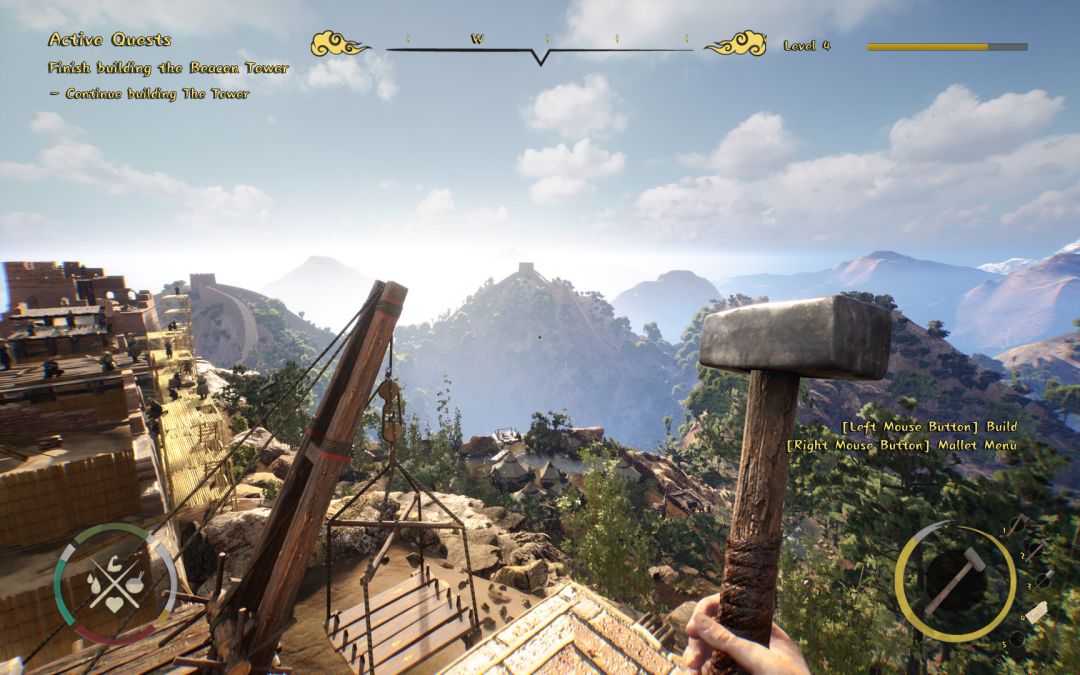This screenshot has height=675, width=1080.
Task: Click the crossed-chopsticks survival status emblem
Action: pyautogui.click(x=113, y=583)
